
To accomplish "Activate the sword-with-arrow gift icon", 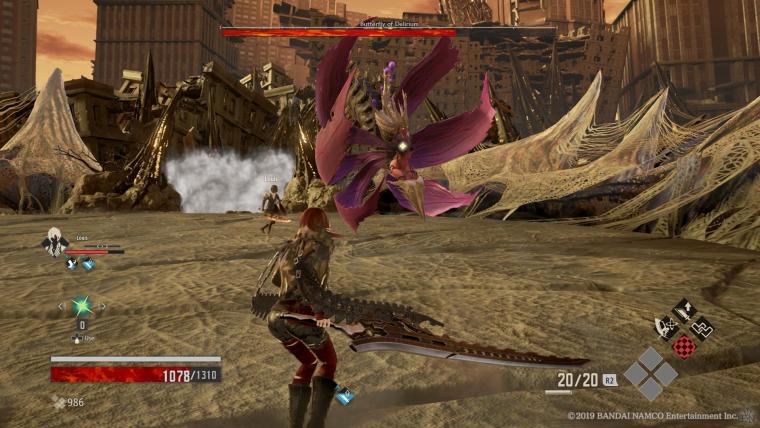I will click(684, 310).
